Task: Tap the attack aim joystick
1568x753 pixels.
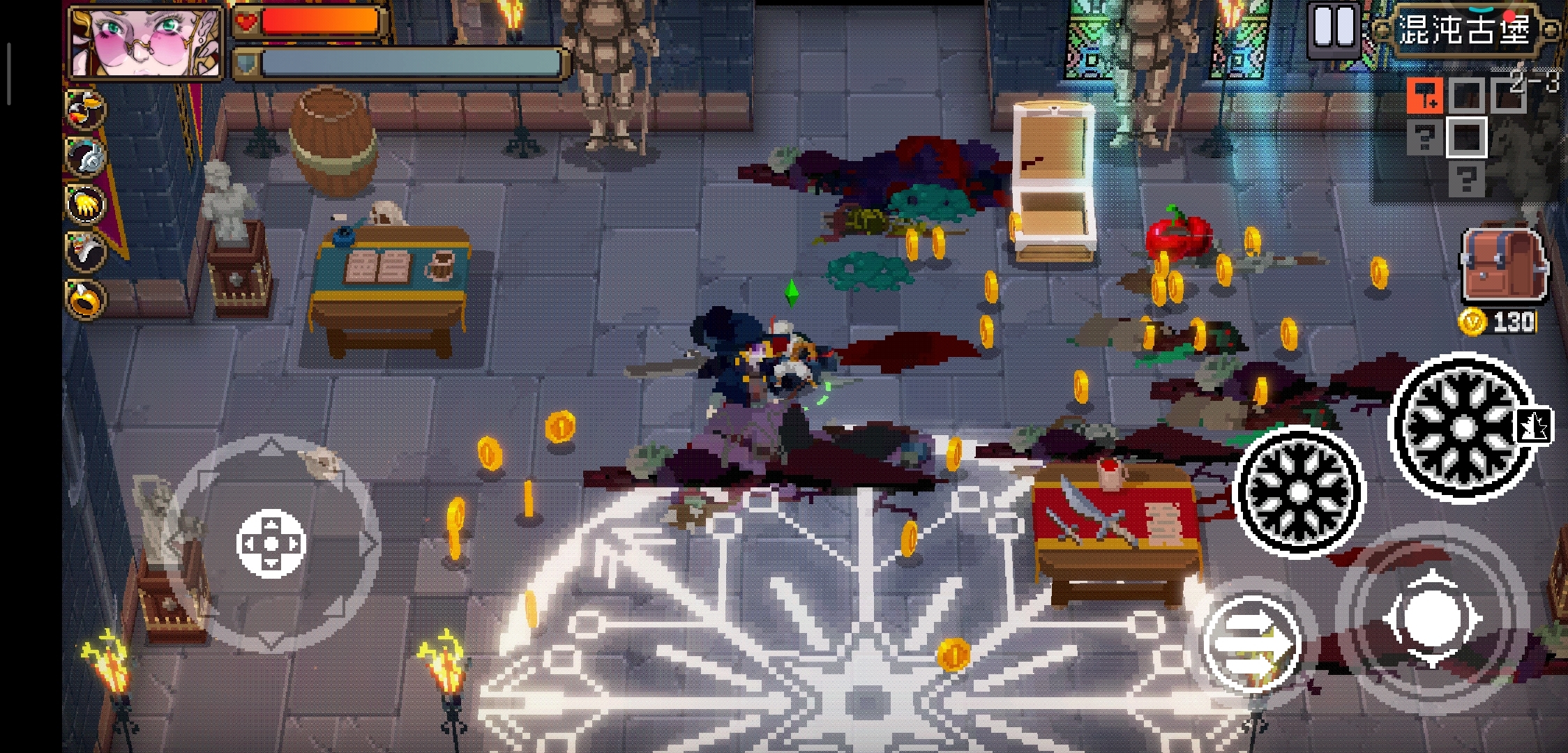Action: 1431,618
